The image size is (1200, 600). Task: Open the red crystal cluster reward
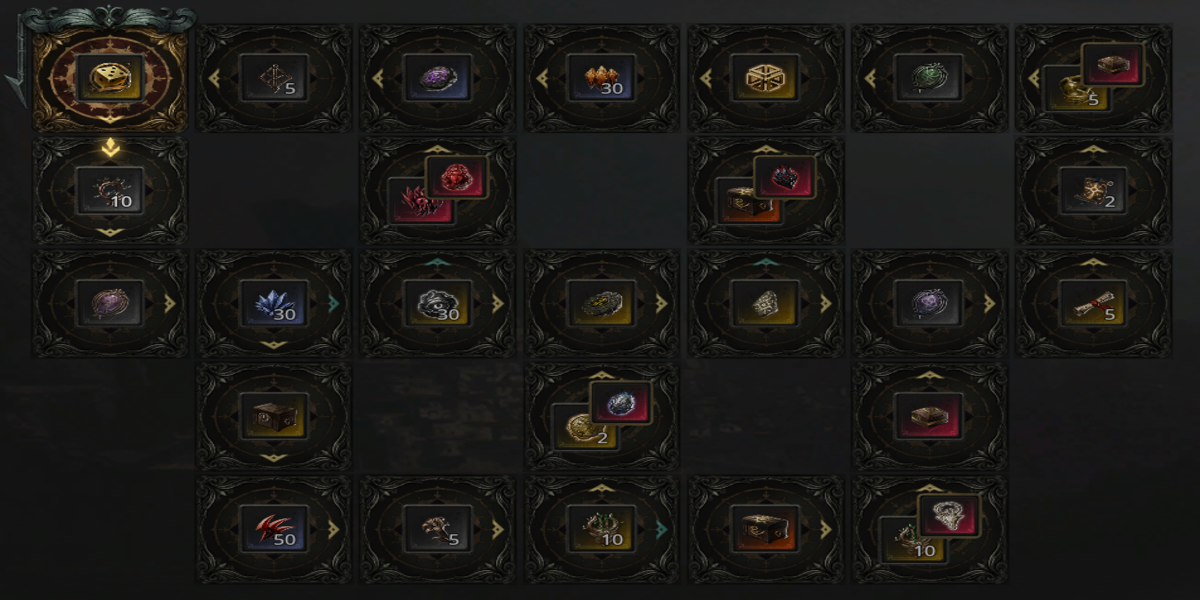click(x=438, y=190)
